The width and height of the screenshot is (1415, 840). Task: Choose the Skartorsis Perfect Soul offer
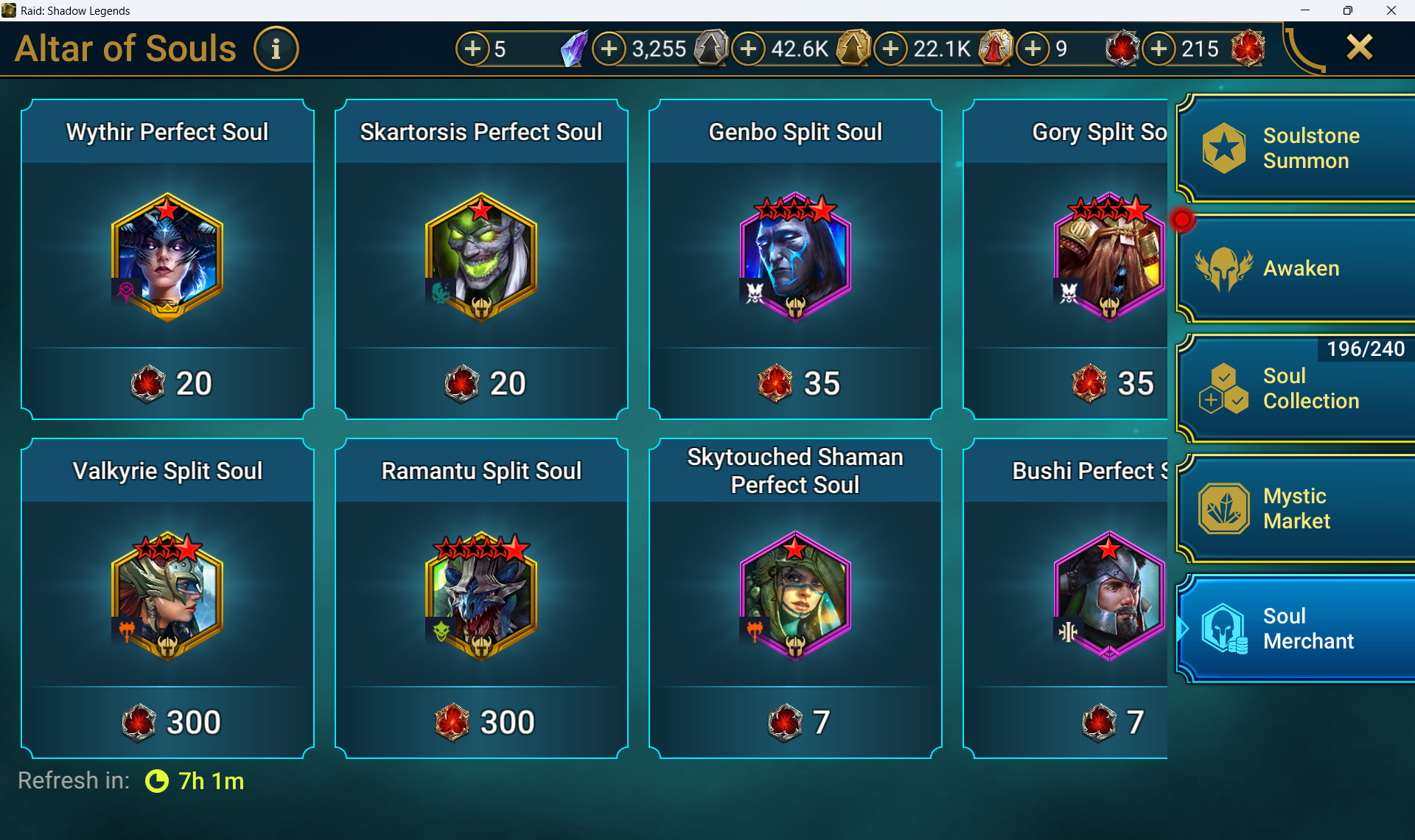tap(481, 259)
